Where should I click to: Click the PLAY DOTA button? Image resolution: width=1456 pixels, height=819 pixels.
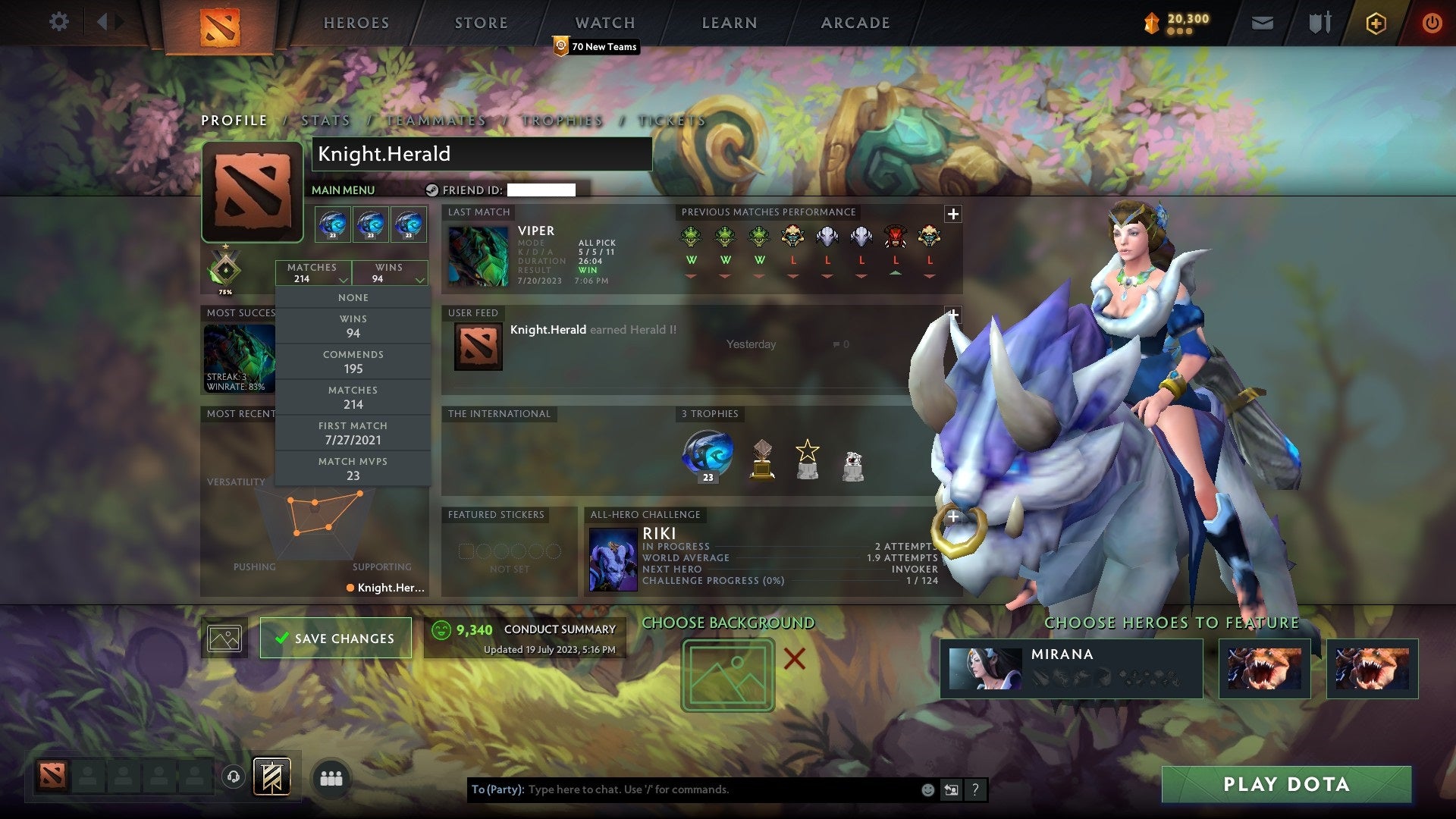tap(1285, 785)
